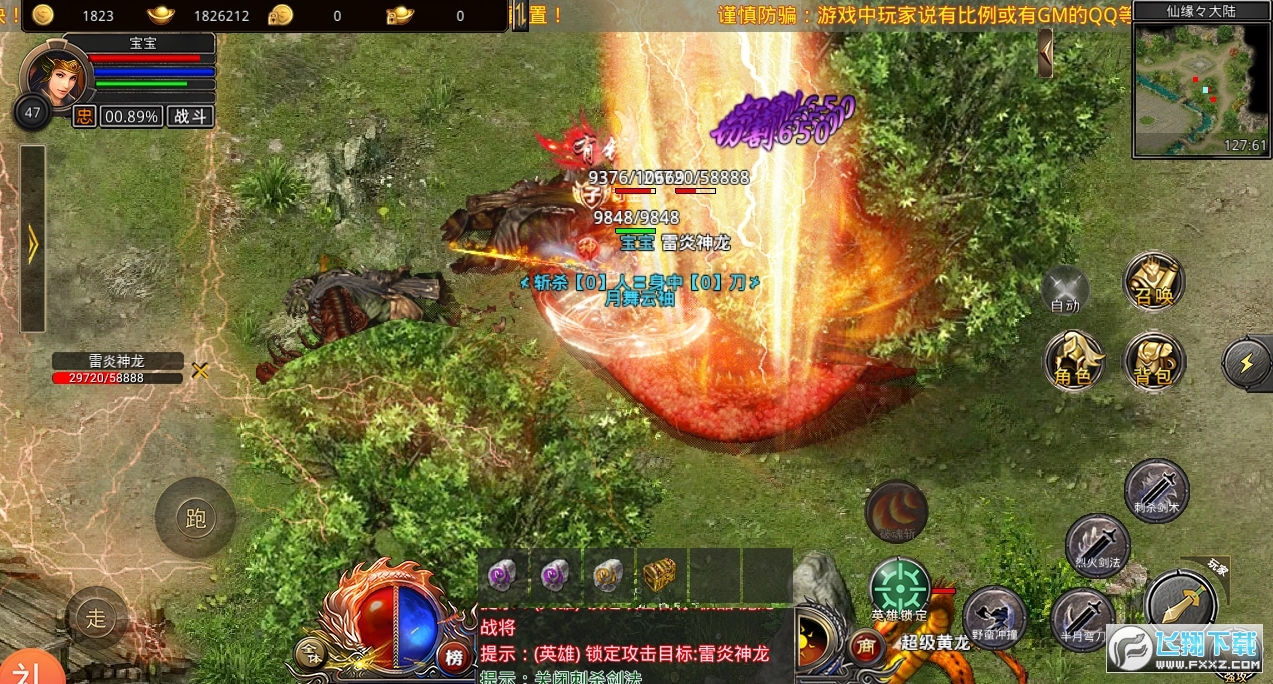
Task: Cast the 破魂斩 skill
Action: (896, 512)
